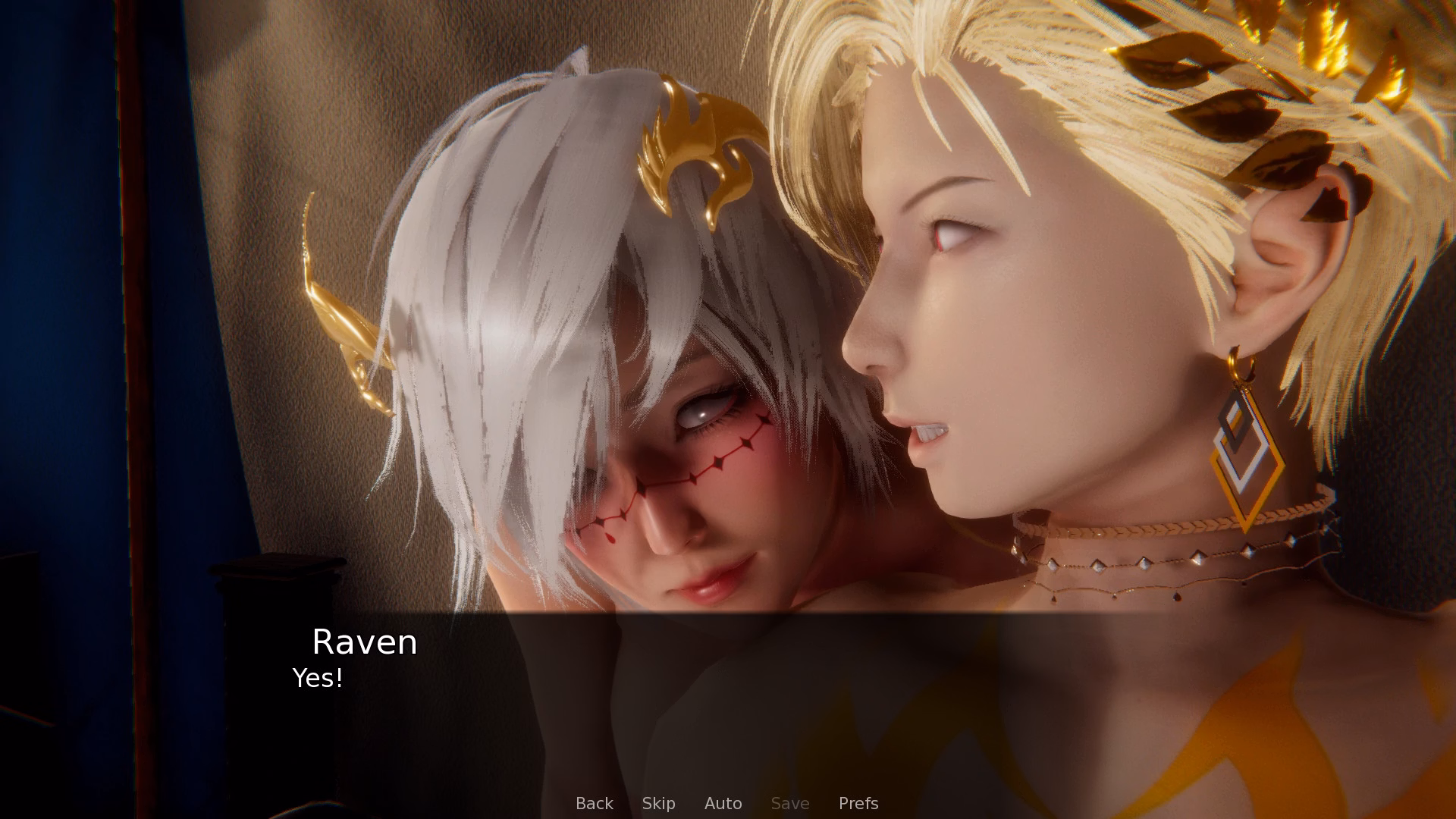Click the "Yes!" dialogue text

click(x=317, y=678)
